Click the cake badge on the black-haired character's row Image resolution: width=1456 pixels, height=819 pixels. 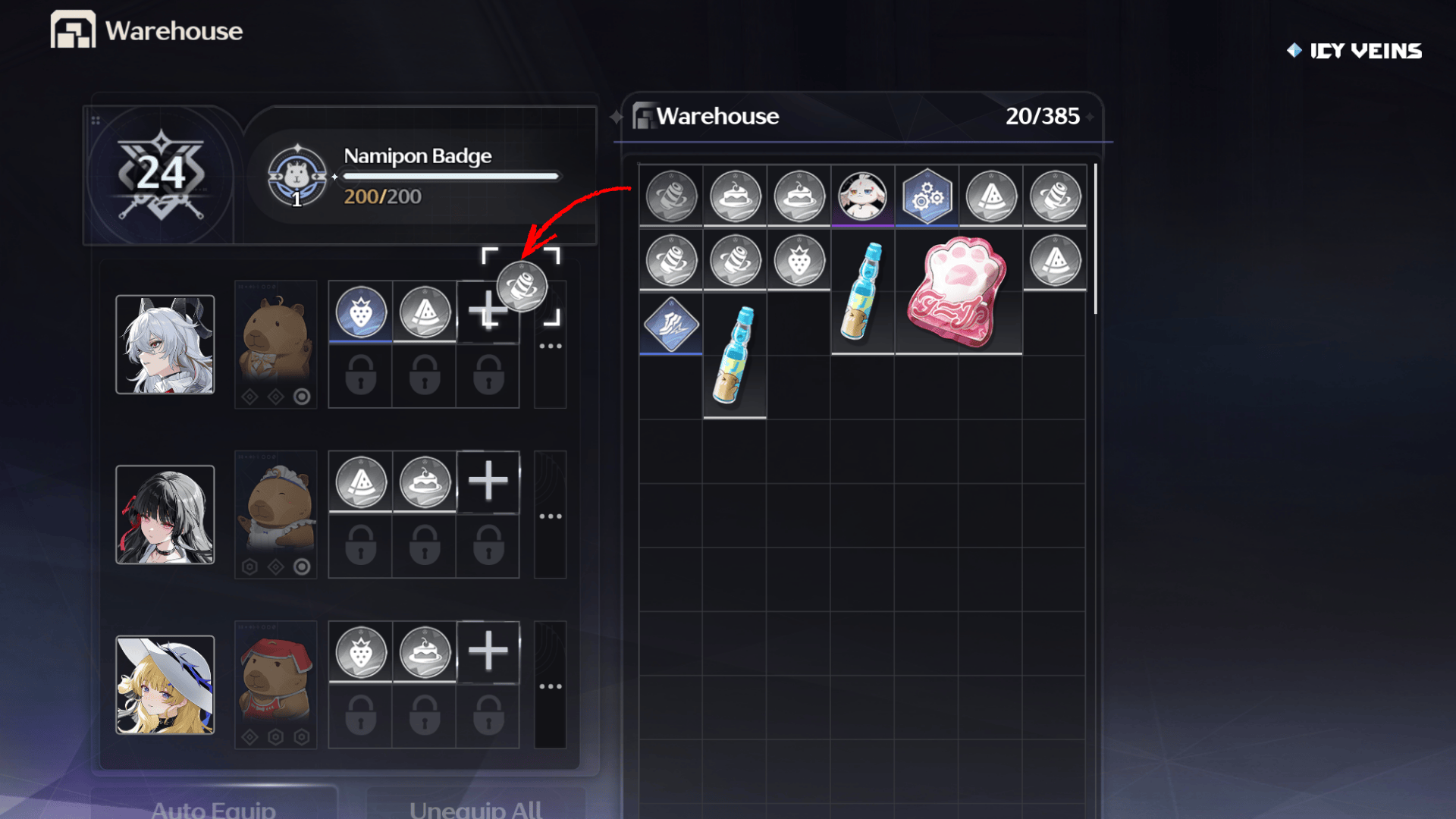[x=425, y=482]
